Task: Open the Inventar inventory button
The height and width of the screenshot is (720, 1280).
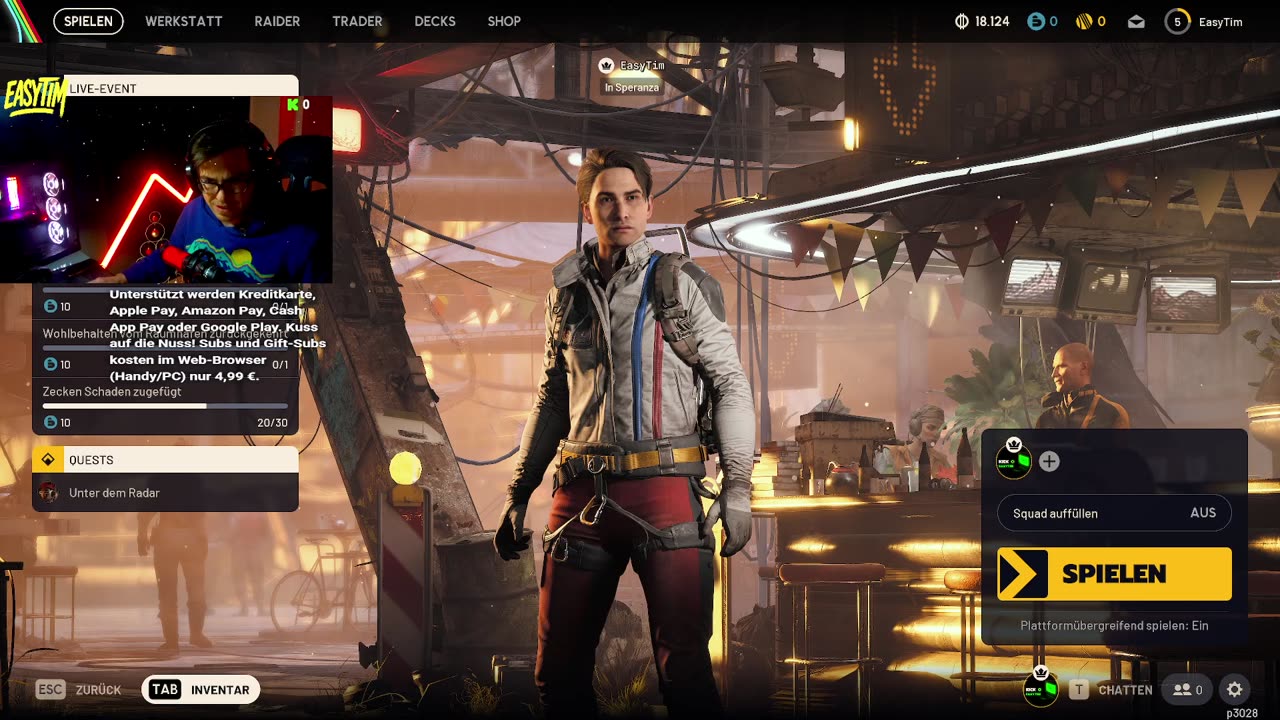Action: pos(201,689)
